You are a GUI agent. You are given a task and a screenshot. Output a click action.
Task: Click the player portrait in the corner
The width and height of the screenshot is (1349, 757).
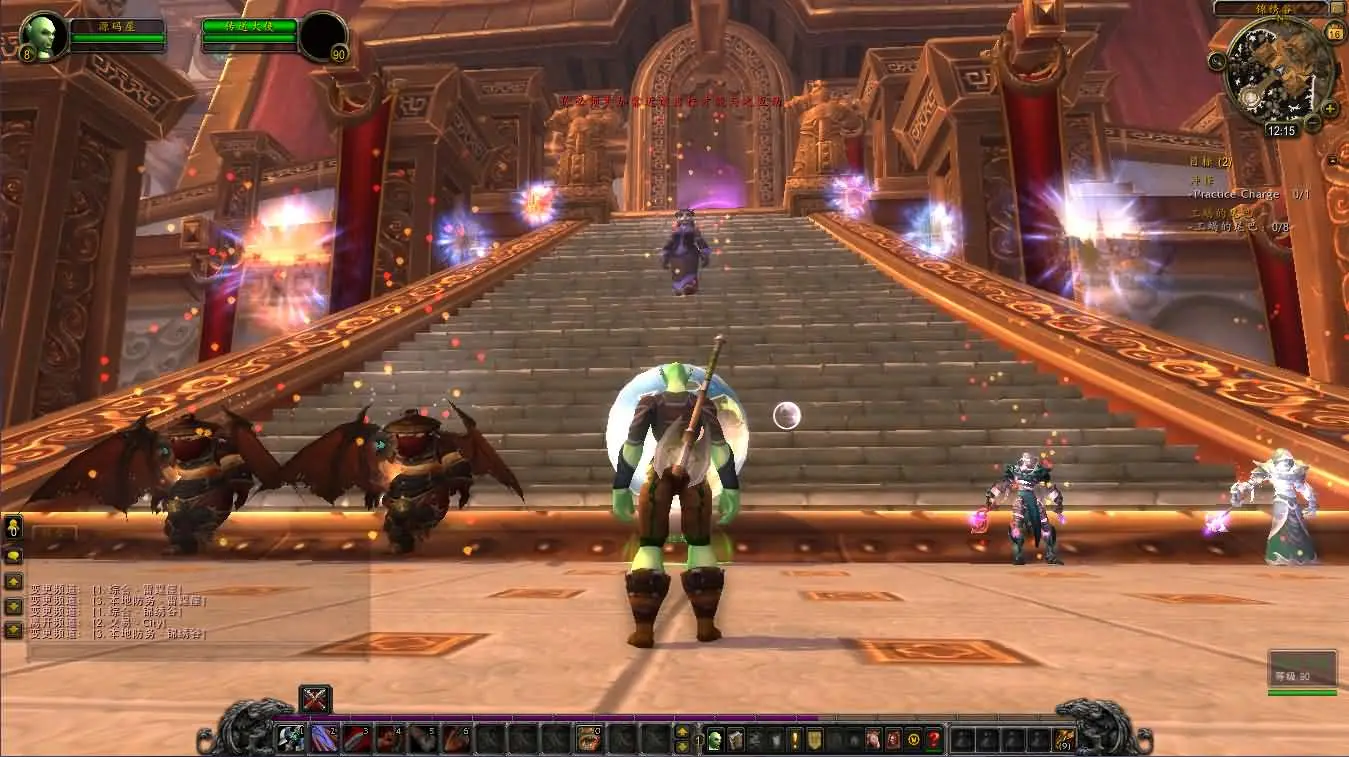tap(43, 35)
